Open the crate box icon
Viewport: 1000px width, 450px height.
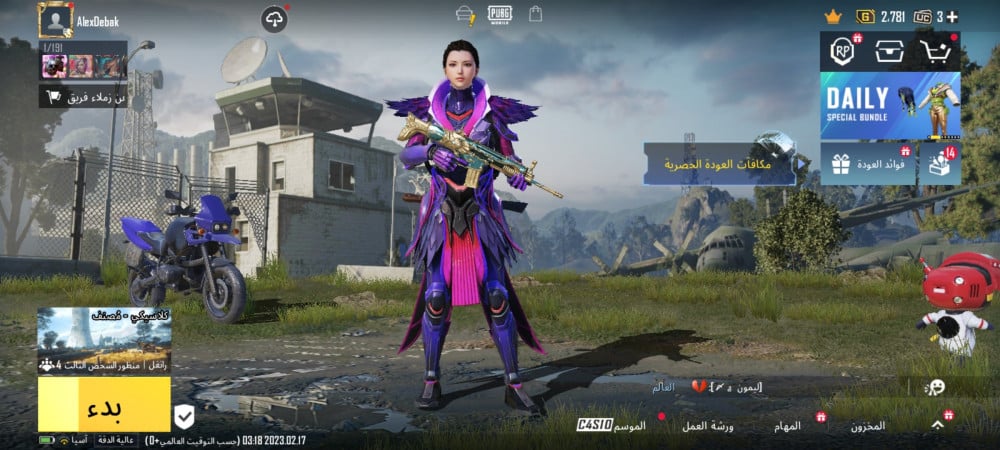[890, 51]
